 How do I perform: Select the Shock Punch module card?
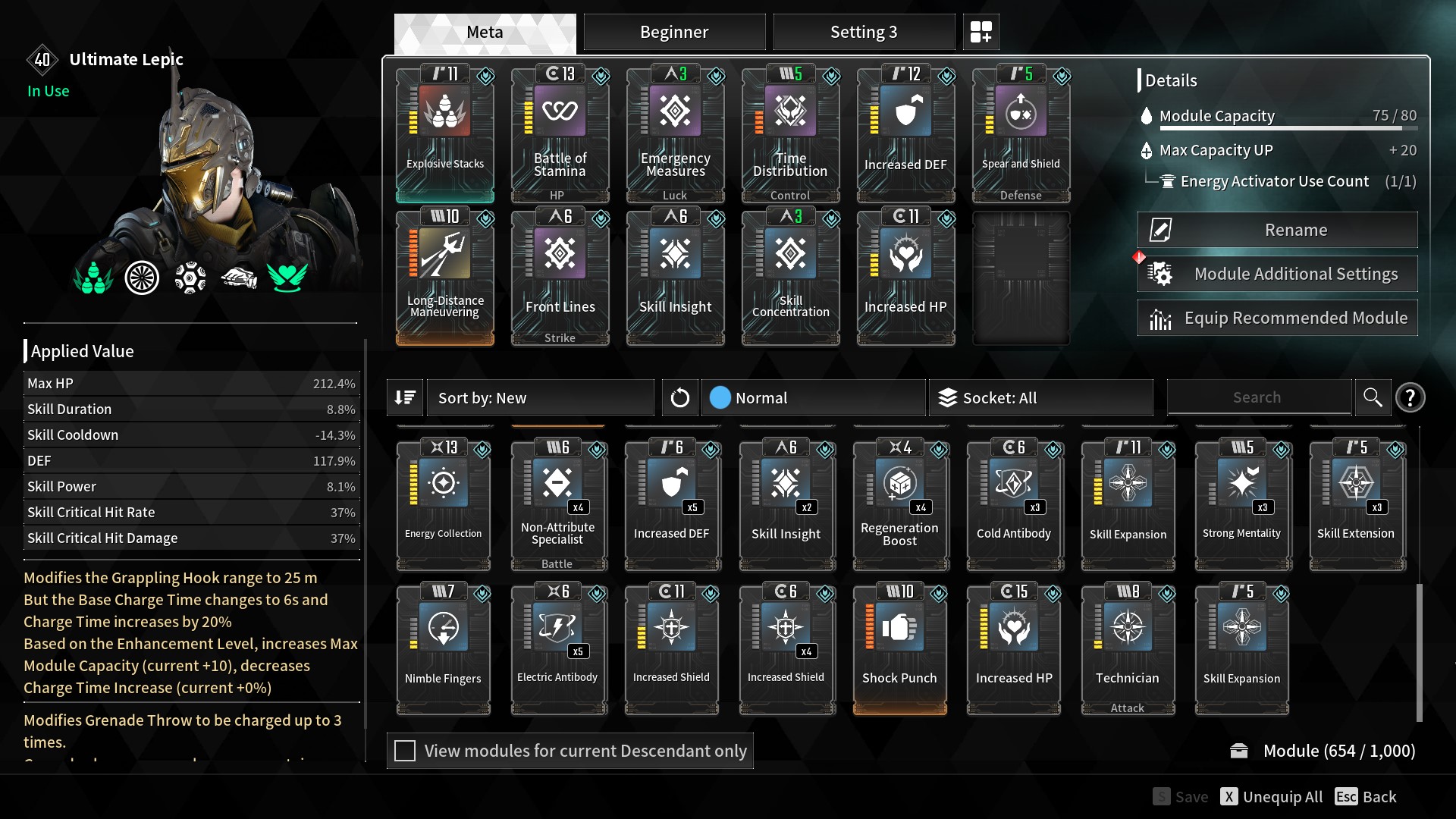pos(899,648)
